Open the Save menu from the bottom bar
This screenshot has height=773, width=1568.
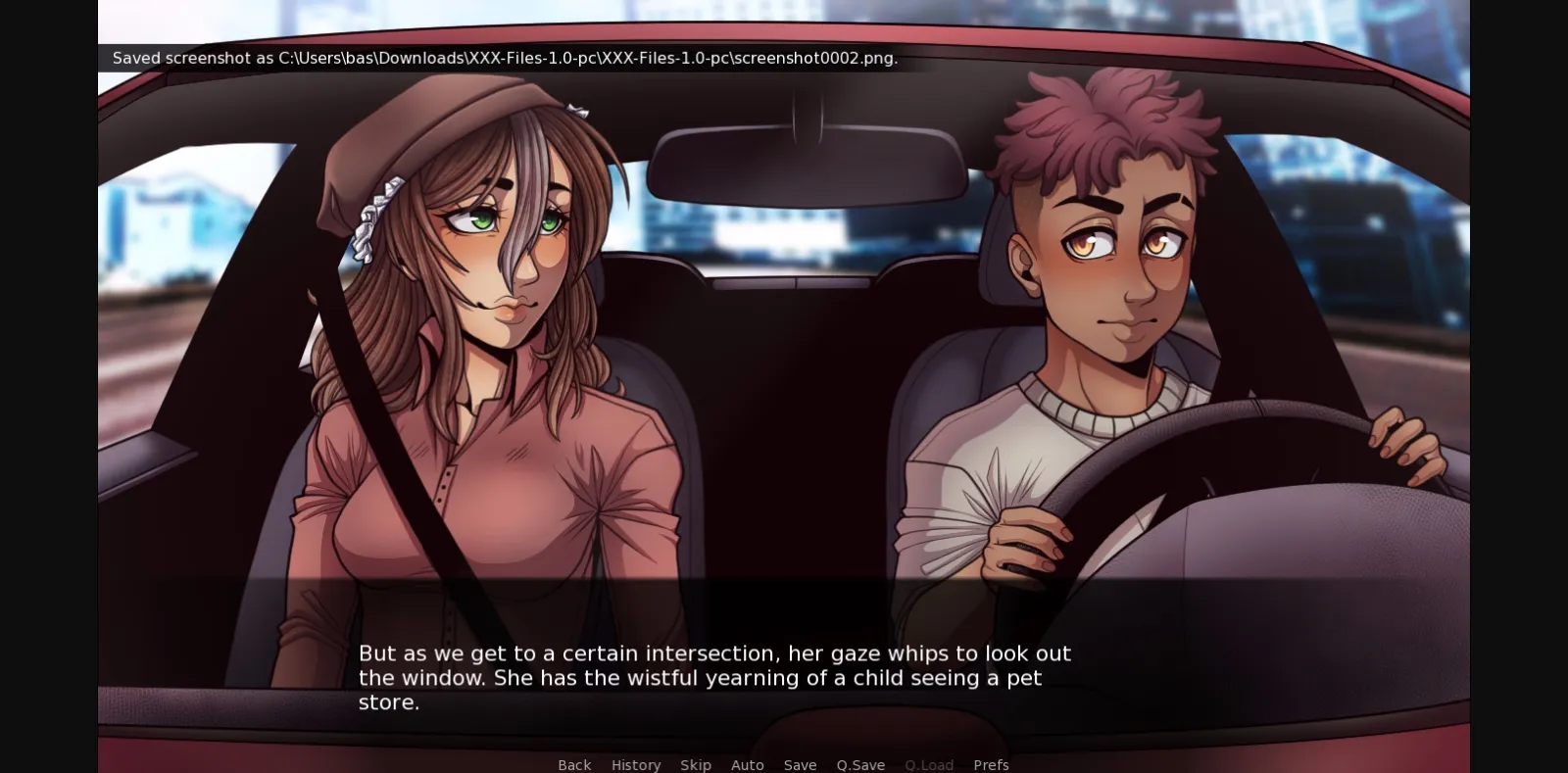(800, 764)
